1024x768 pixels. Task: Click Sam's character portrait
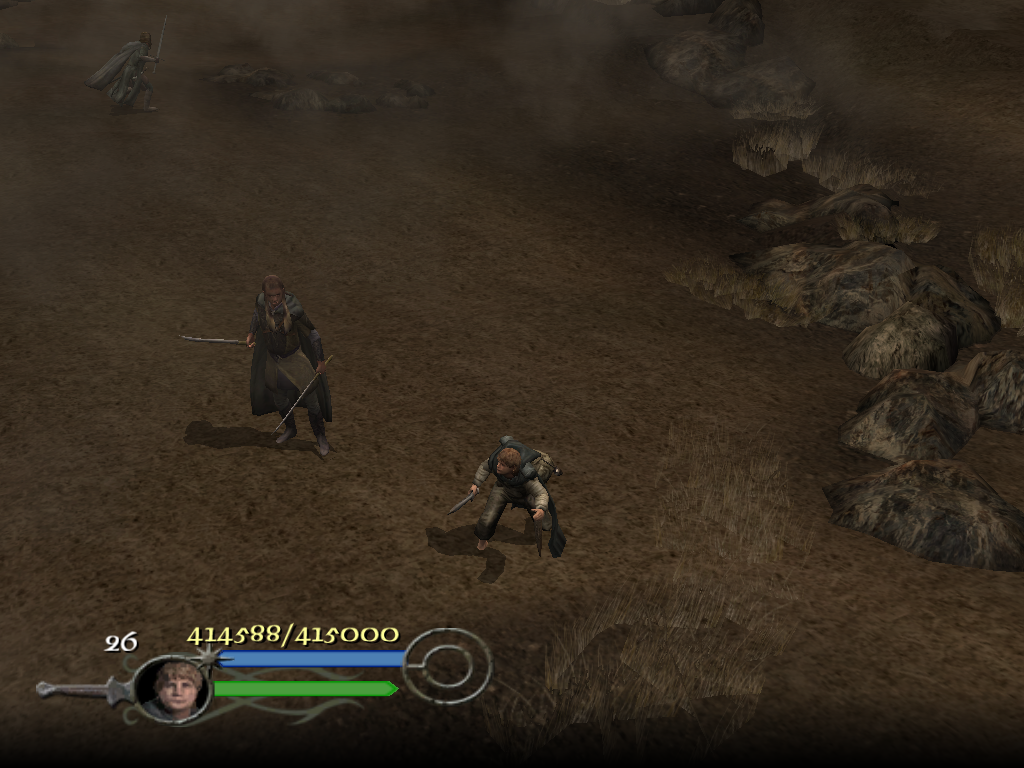coord(172,688)
